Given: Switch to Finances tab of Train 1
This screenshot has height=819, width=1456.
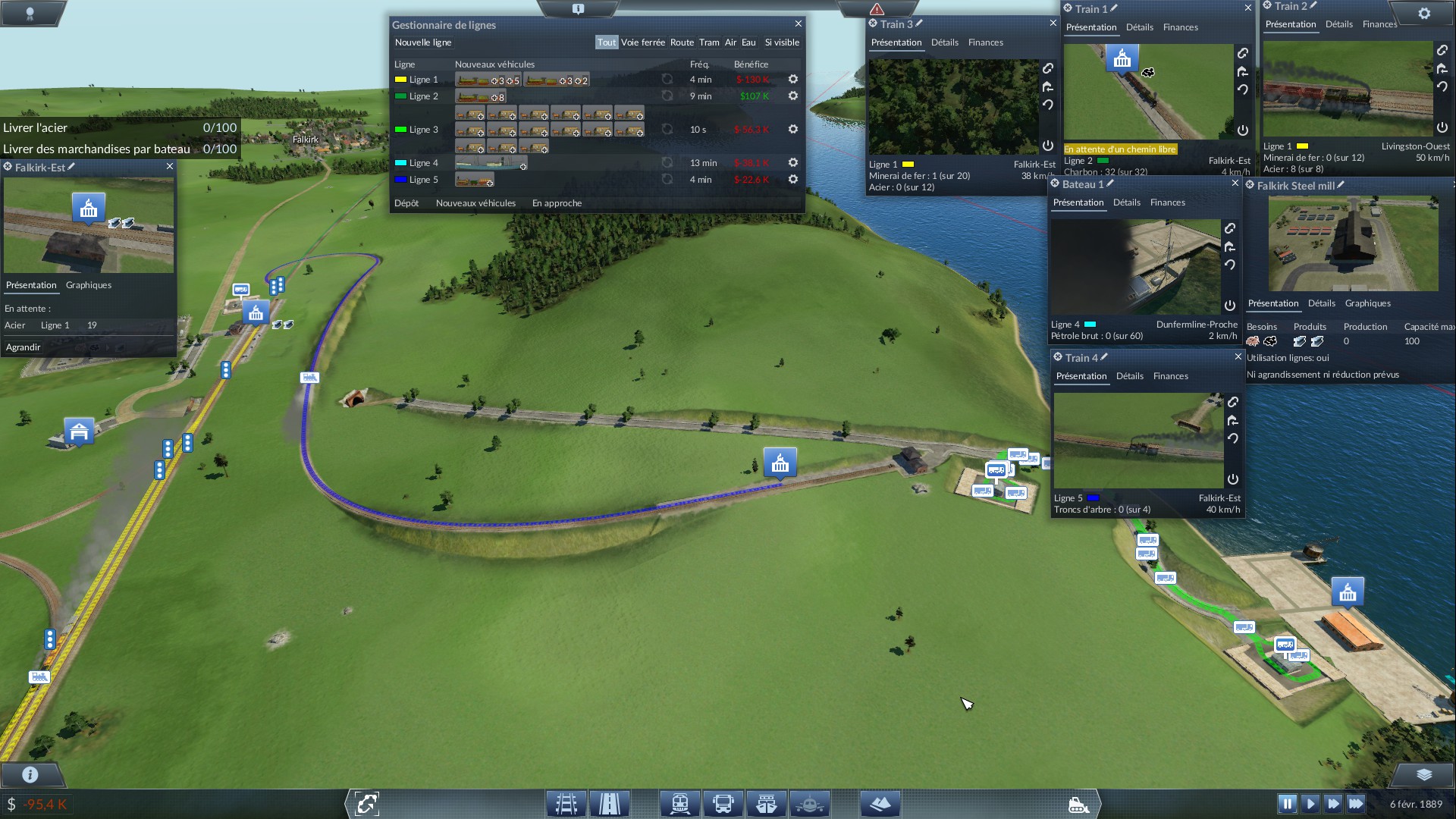Looking at the screenshot, I should (1180, 27).
